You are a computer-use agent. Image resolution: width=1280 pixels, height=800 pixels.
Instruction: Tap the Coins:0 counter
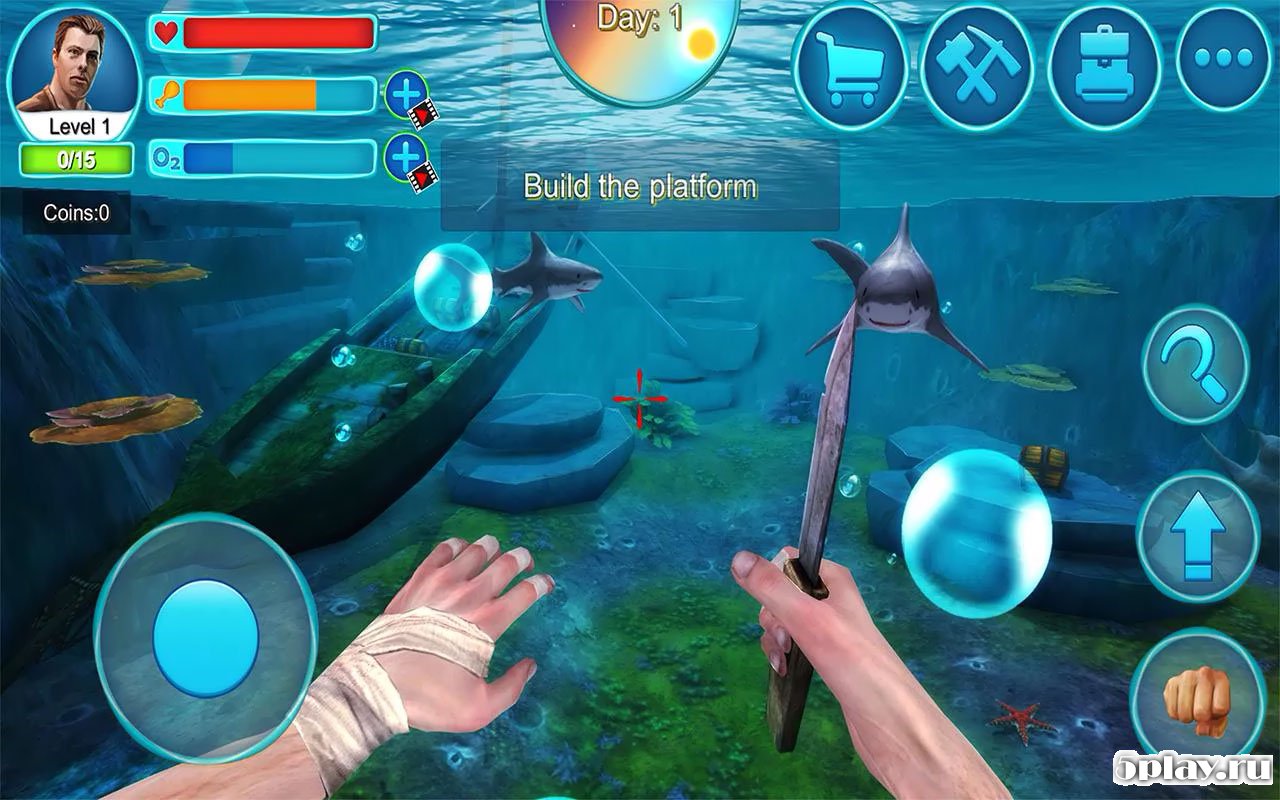click(x=77, y=213)
